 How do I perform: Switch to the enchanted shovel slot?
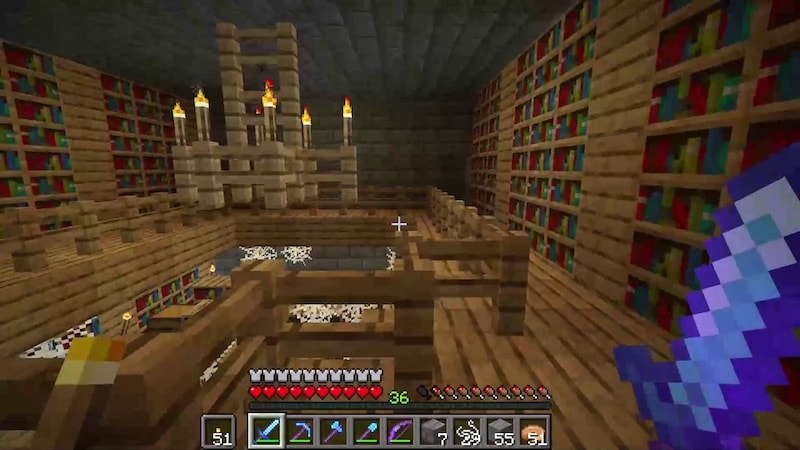pyautogui.click(x=367, y=431)
